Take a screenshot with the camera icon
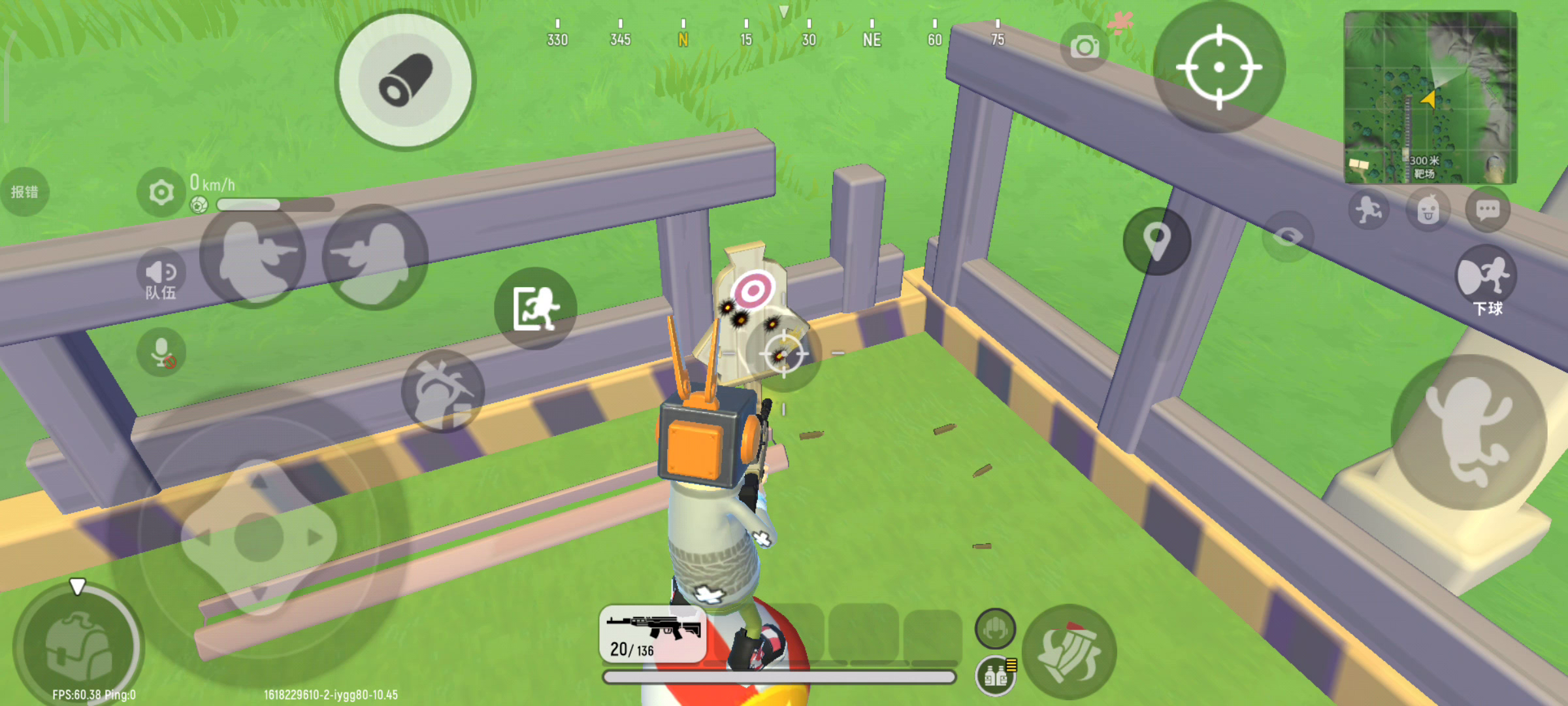 tap(1085, 47)
